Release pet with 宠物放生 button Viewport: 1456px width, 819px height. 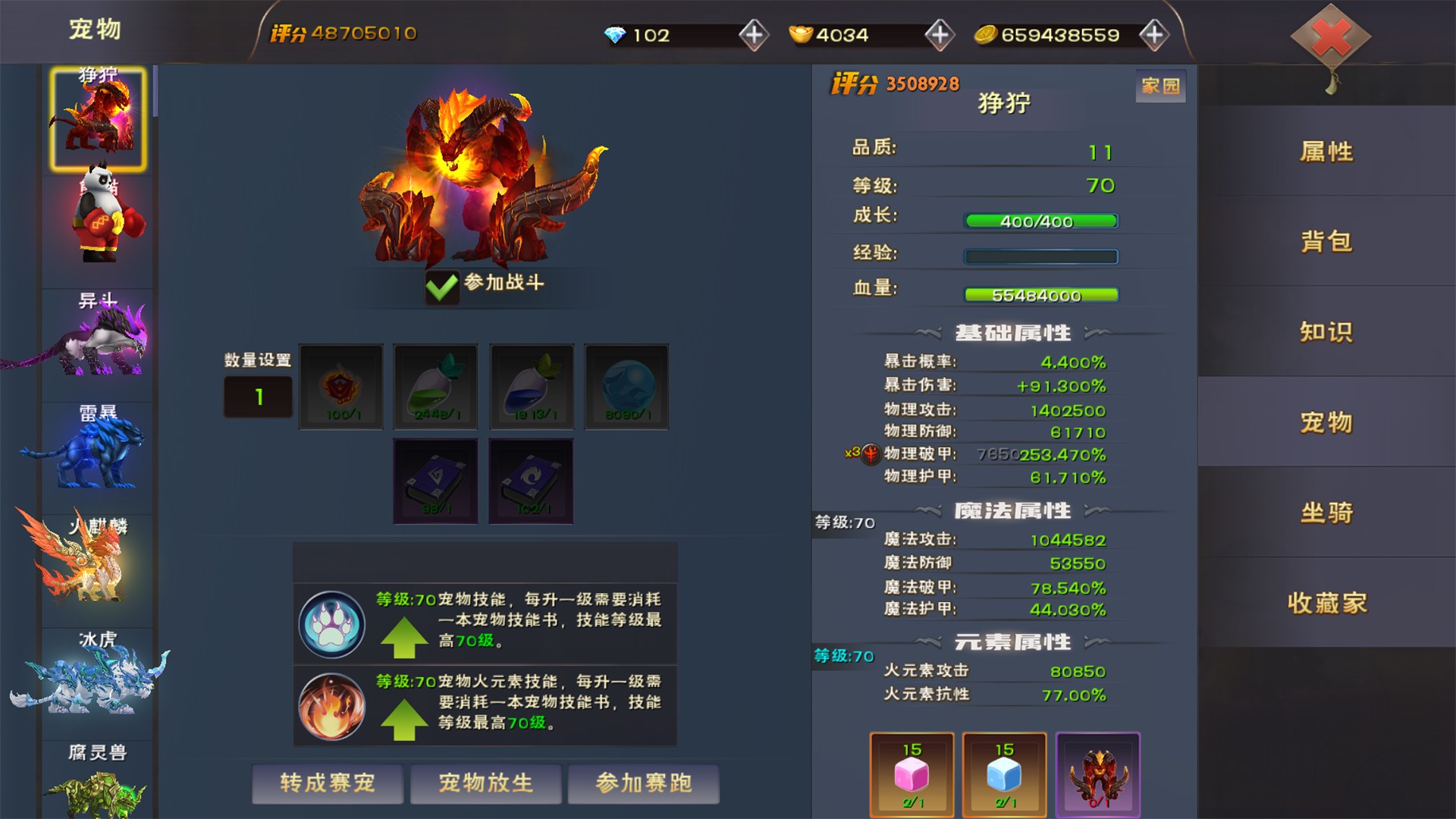[486, 783]
